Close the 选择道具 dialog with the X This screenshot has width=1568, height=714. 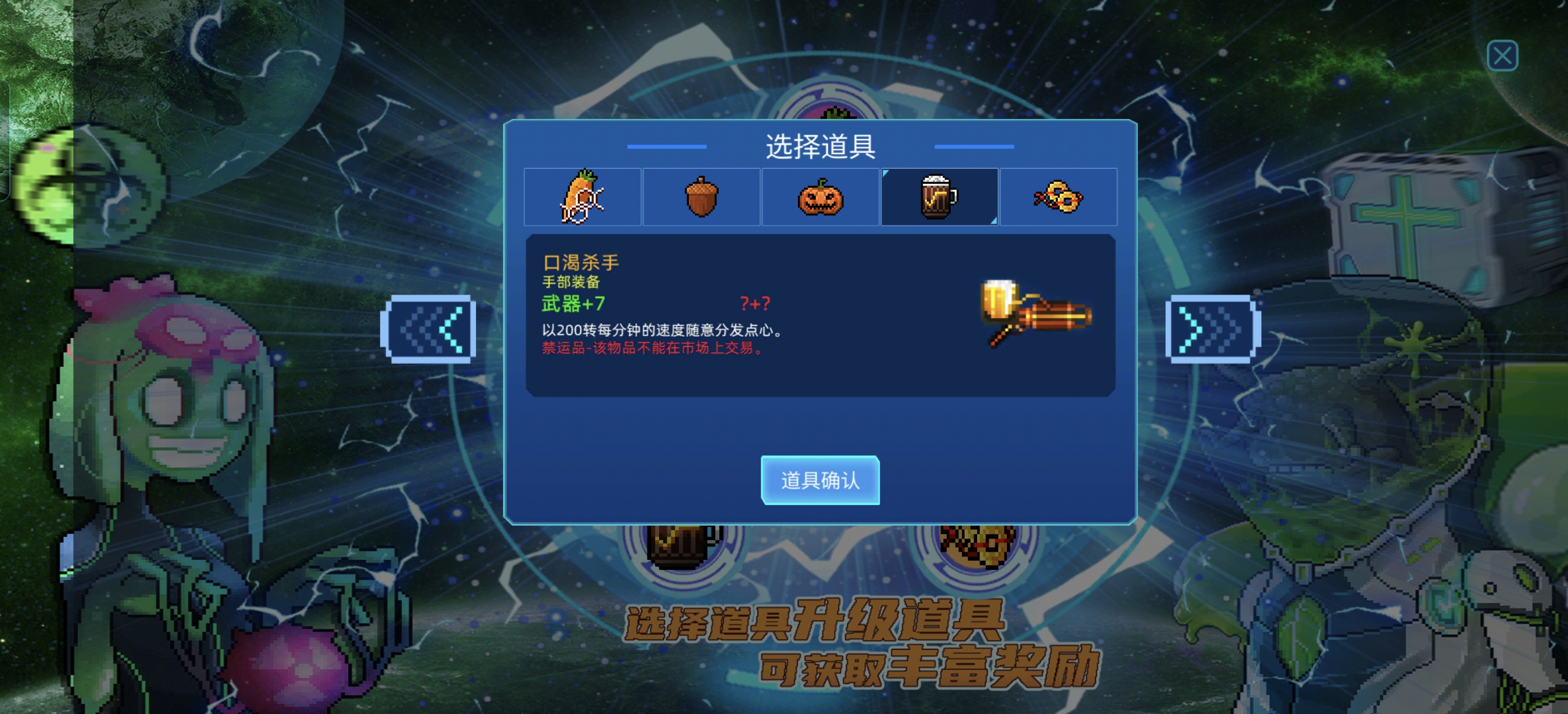(1504, 56)
